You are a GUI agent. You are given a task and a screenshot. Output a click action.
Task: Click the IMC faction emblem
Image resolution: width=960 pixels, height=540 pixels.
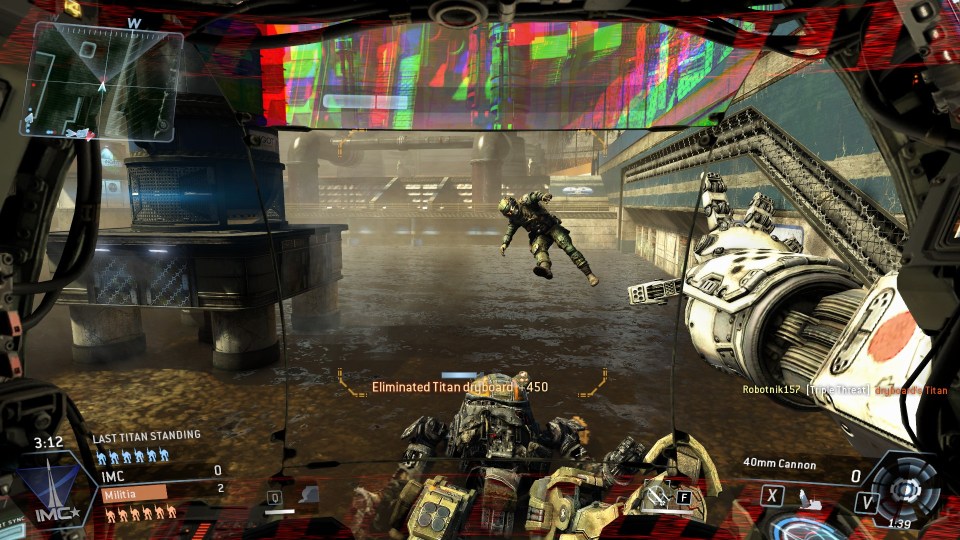pyautogui.click(x=48, y=491)
